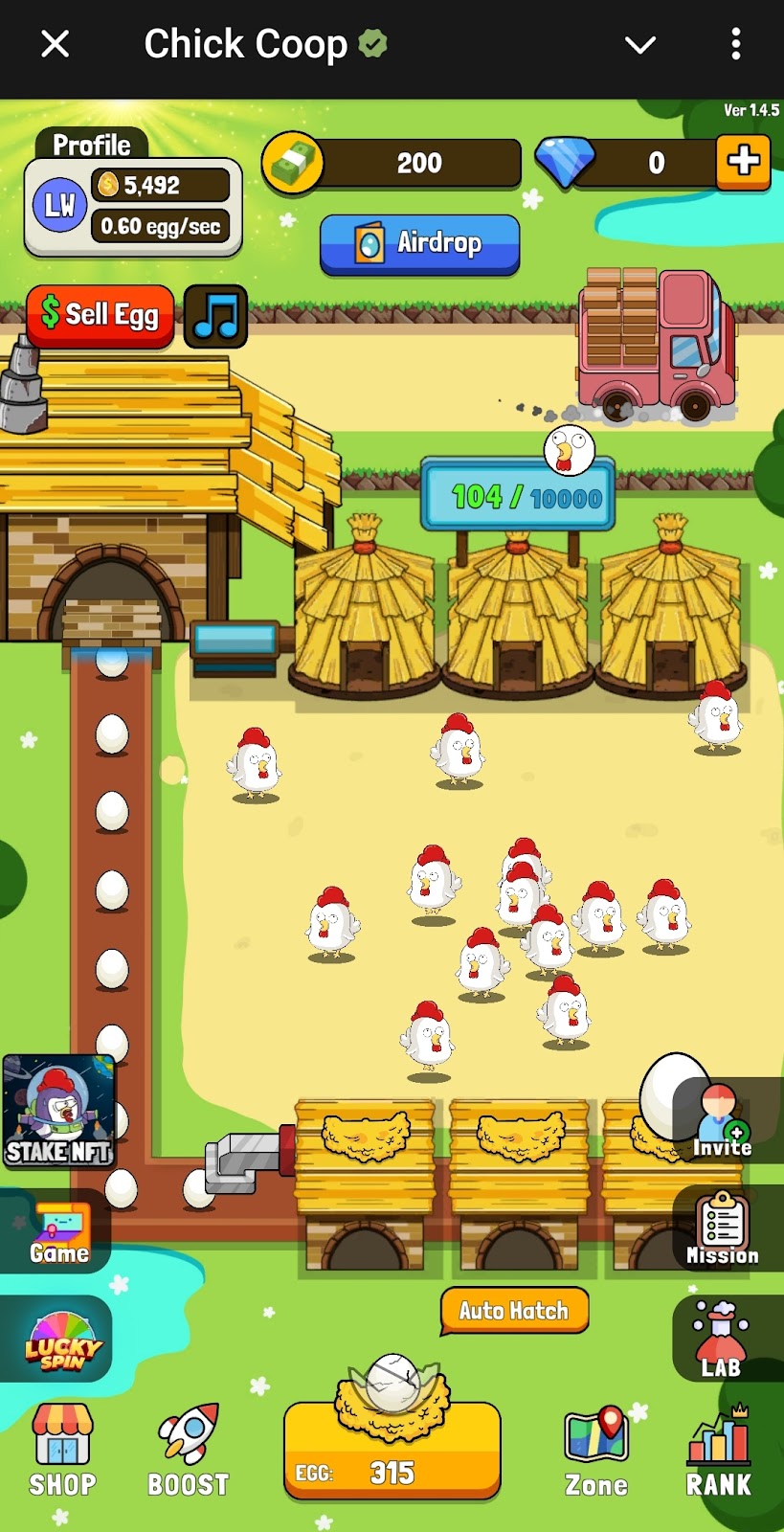Invite a friend
784x1532 pixels.
(x=723, y=1122)
